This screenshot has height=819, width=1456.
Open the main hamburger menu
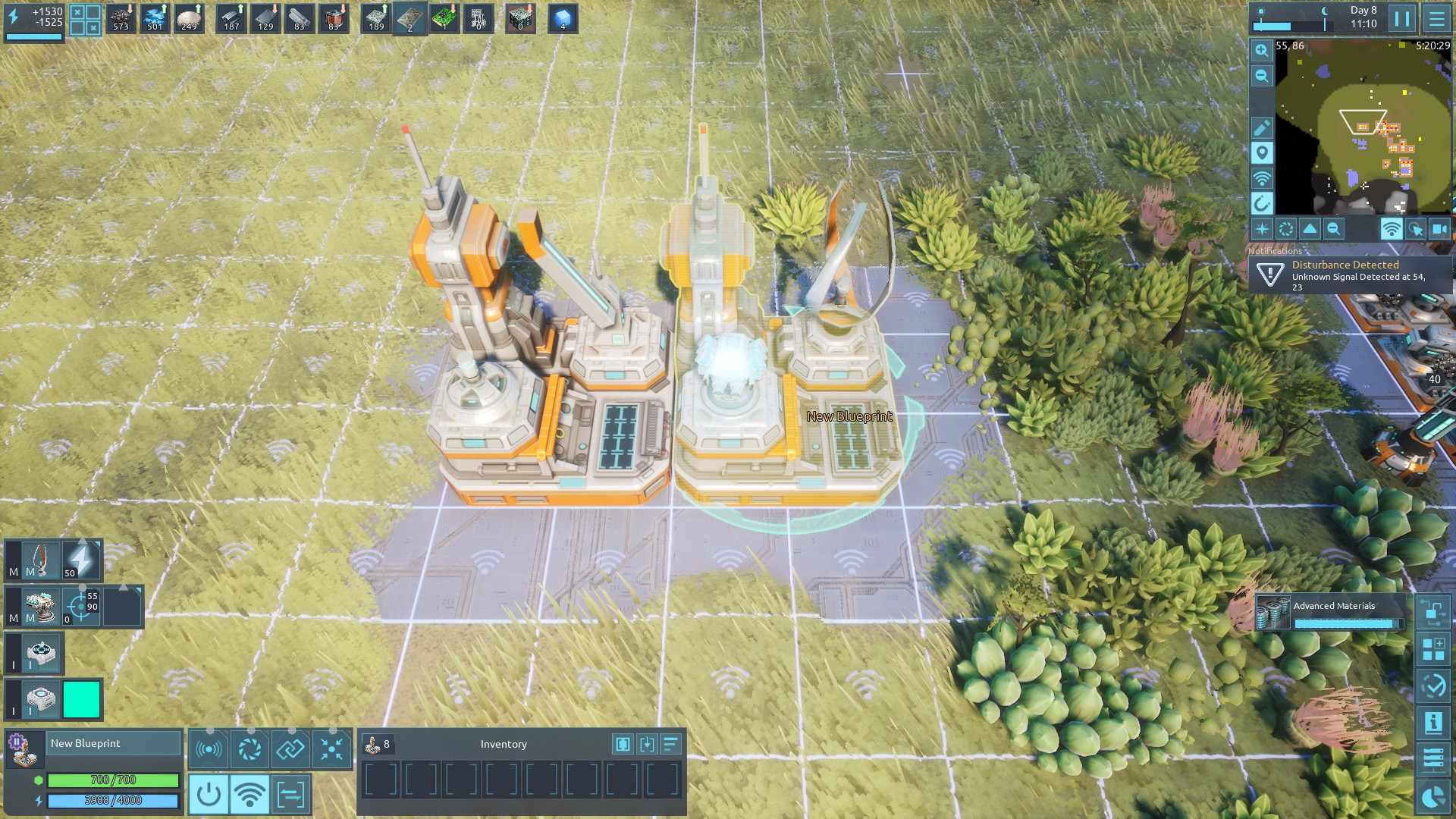click(1436, 18)
